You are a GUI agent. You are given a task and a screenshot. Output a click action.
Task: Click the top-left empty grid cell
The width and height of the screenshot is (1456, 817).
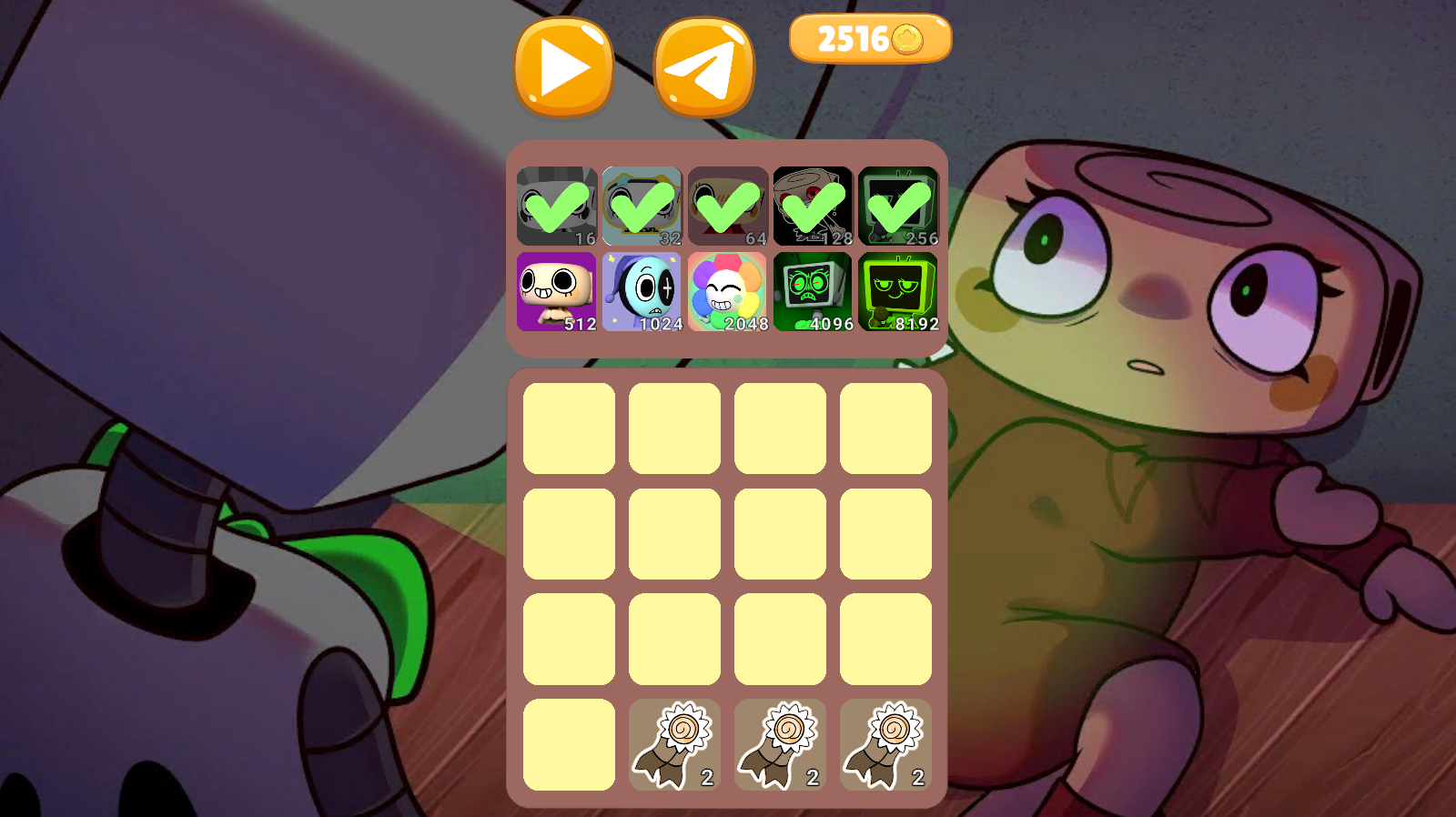567,426
